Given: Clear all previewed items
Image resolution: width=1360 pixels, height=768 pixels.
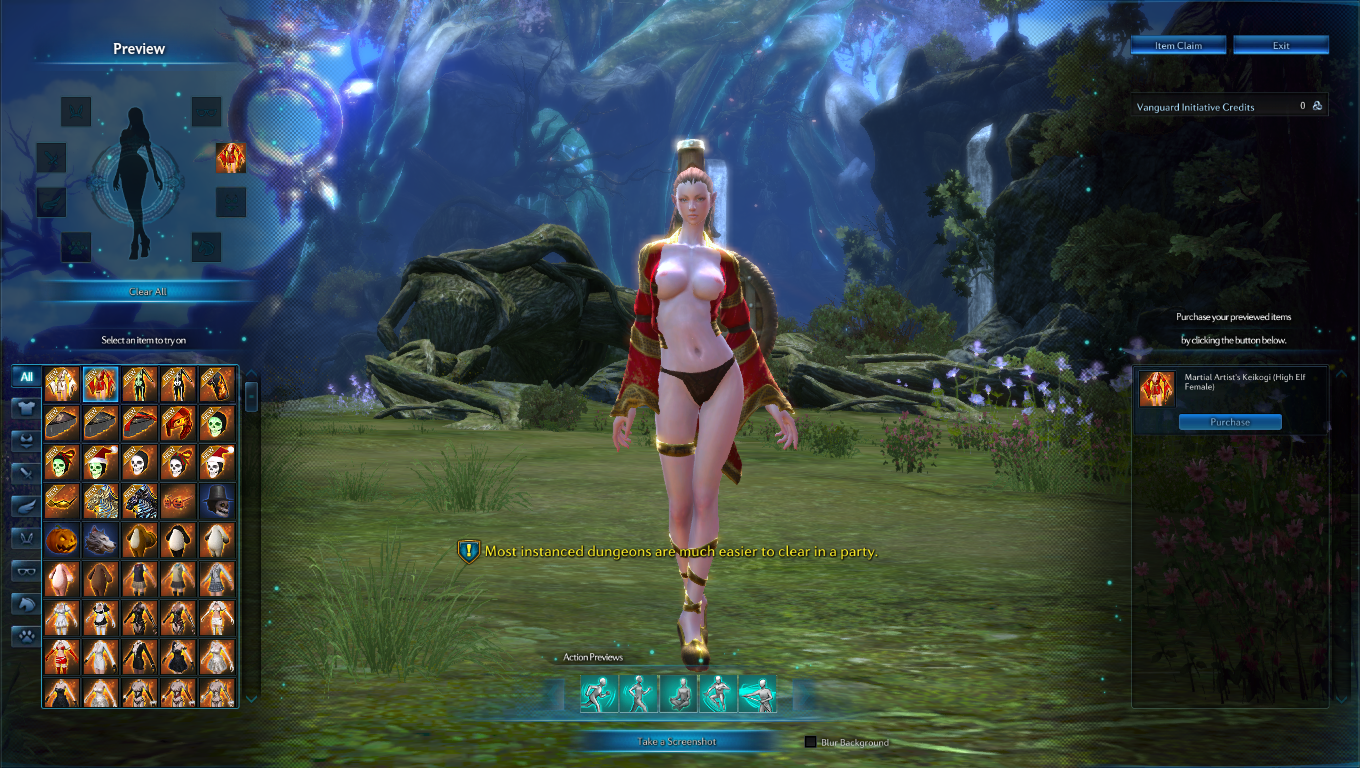Looking at the screenshot, I should click(x=148, y=291).
